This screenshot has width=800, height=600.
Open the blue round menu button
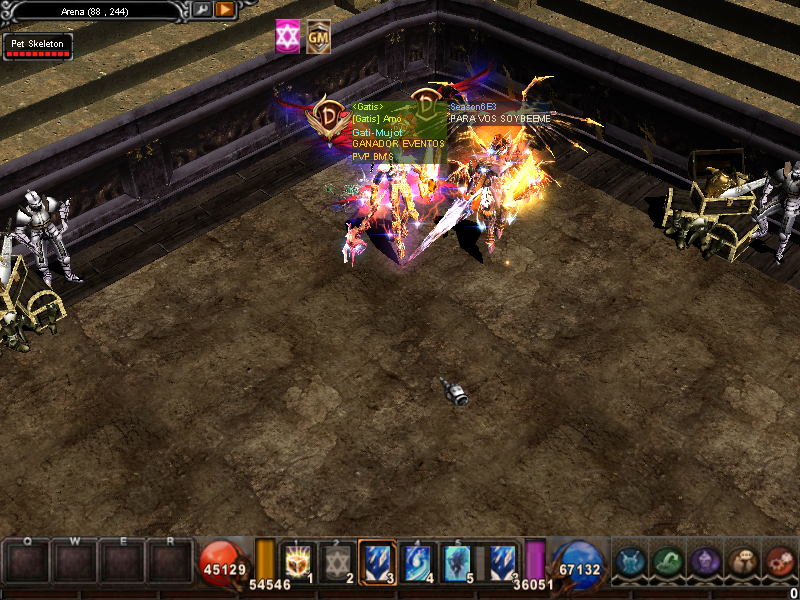631,562
